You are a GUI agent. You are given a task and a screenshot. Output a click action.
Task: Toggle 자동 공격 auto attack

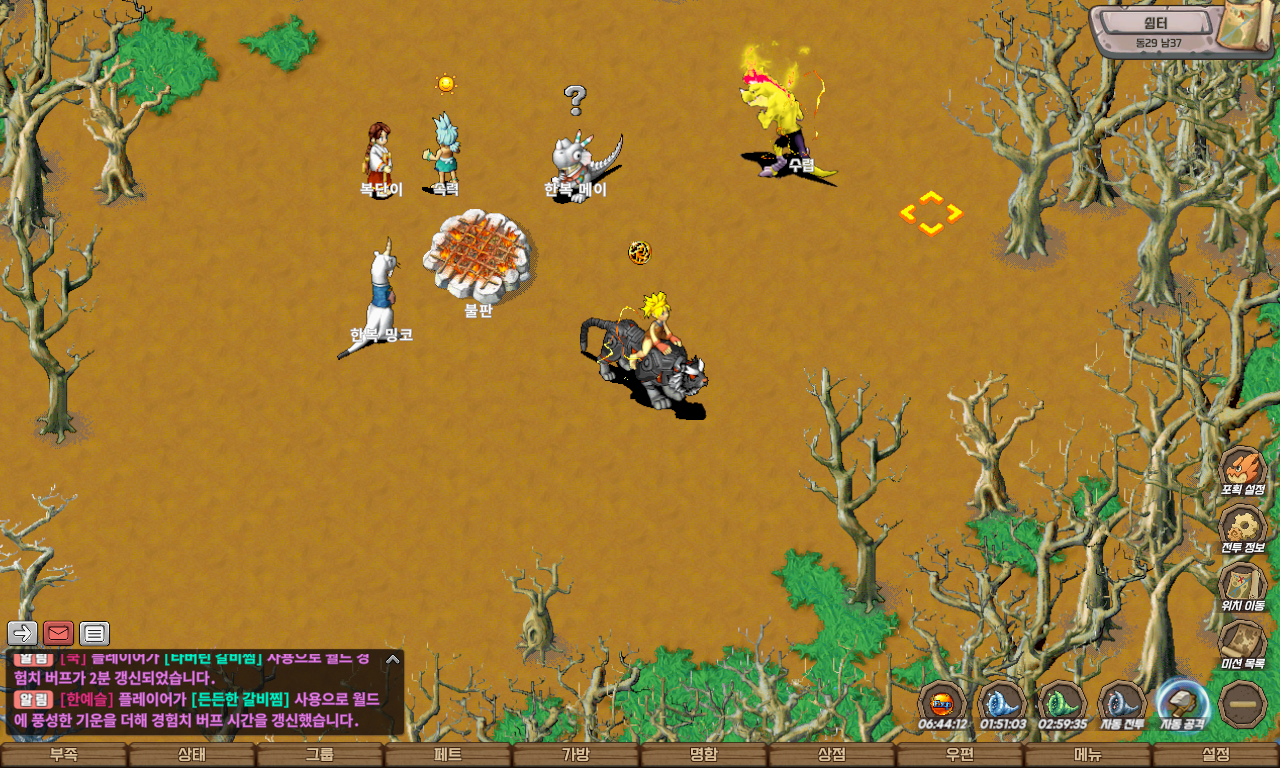point(1182,704)
